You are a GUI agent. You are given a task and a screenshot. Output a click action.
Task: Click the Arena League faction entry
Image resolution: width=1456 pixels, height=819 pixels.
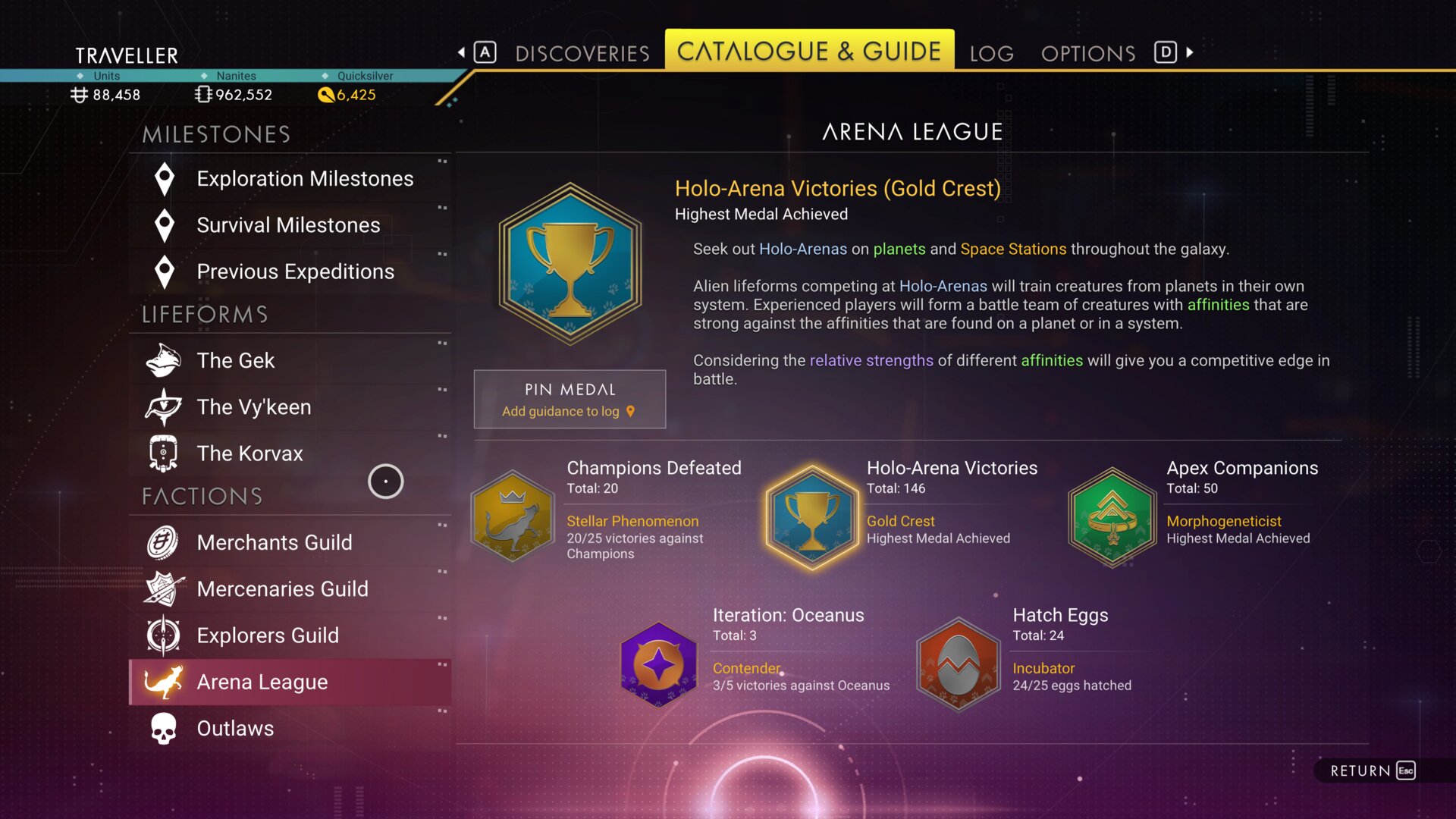(x=262, y=682)
